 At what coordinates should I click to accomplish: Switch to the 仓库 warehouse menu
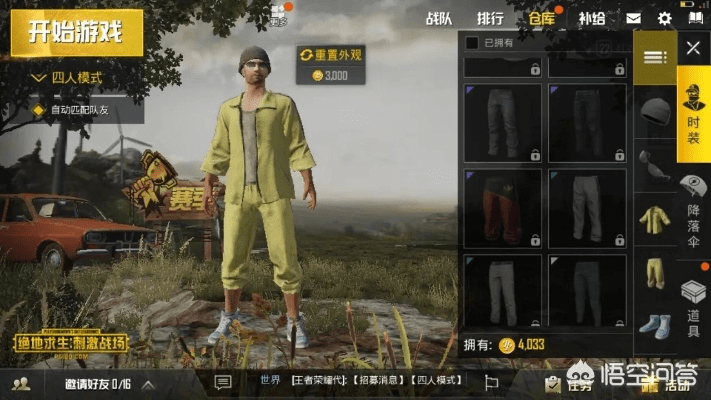tap(542, 18)
